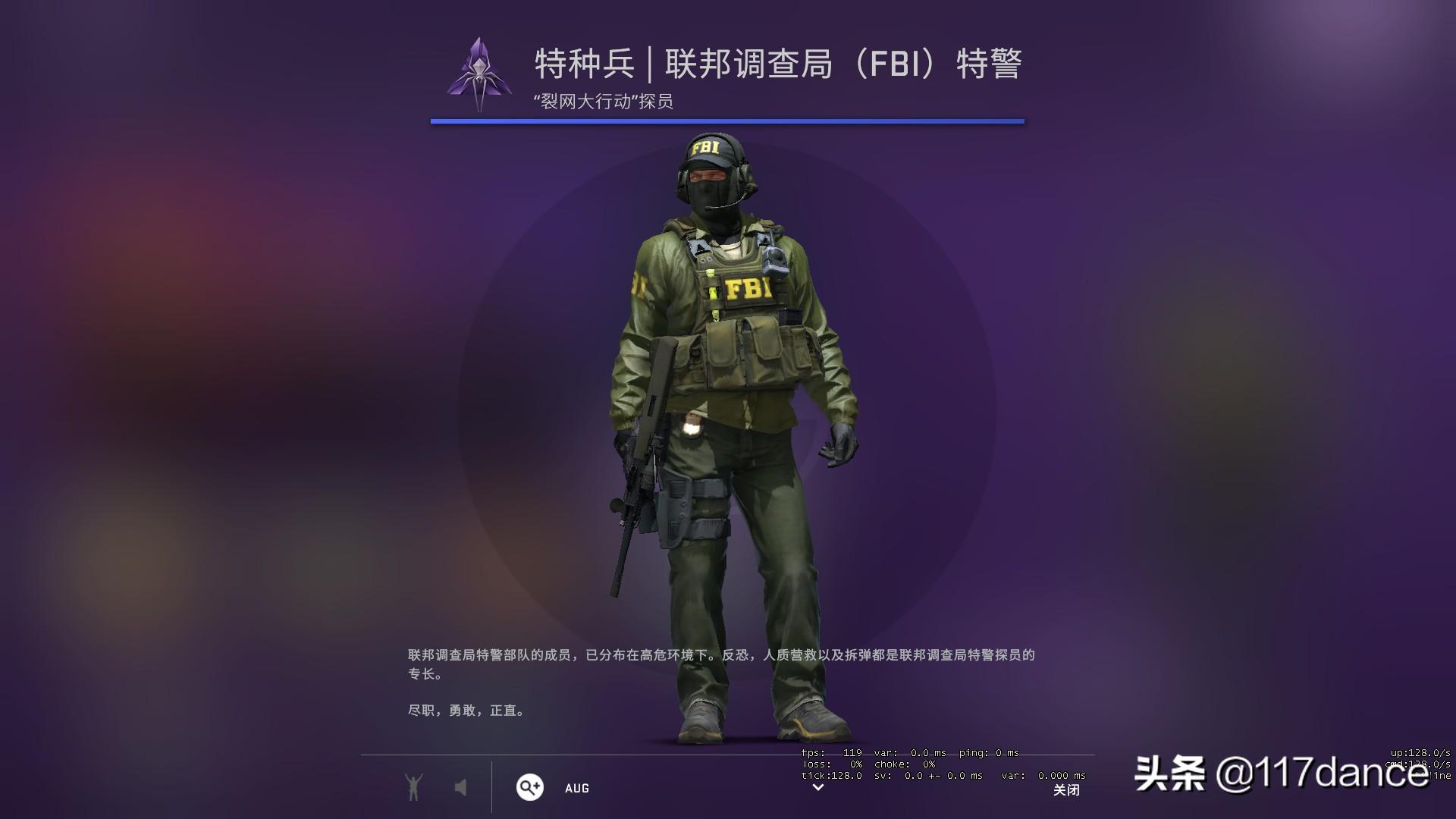Click the up:128.0/s rate display
The height and width of the screenshot is (819, 1456).
(x=1423, y=752)
